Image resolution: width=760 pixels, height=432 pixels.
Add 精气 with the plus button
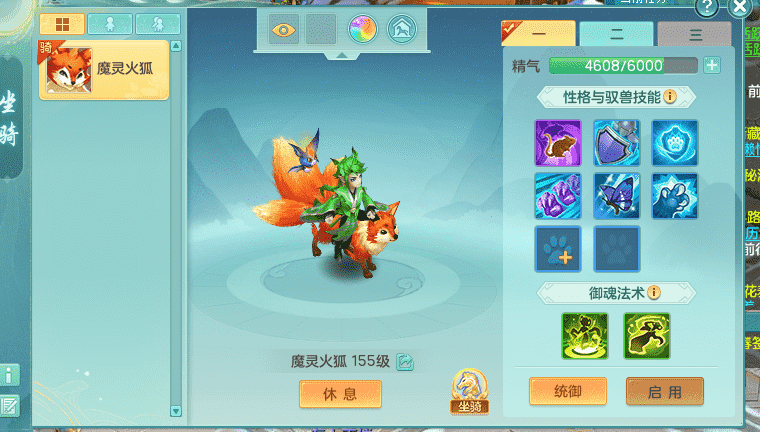click(712, 66)
